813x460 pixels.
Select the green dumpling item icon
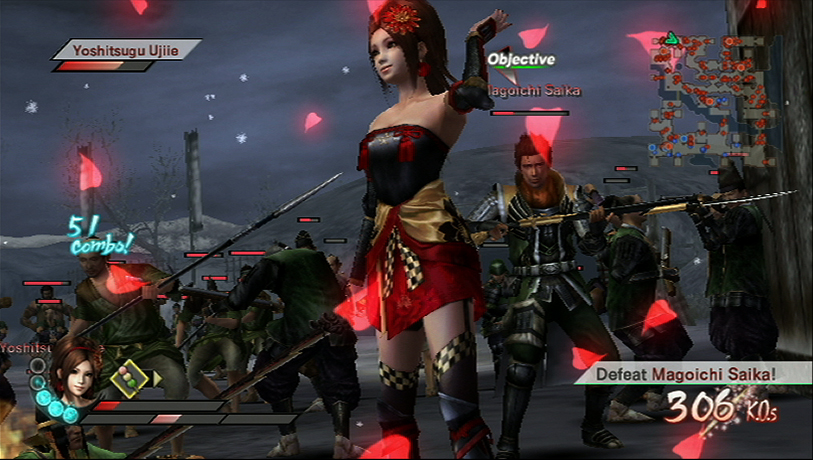[129, 377]
